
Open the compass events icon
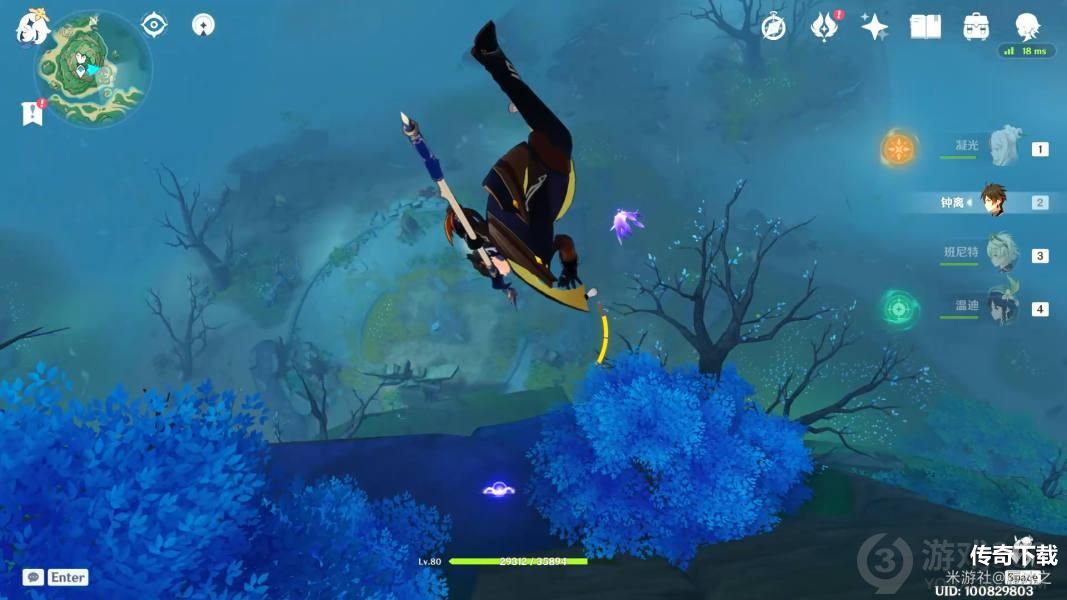773,27
